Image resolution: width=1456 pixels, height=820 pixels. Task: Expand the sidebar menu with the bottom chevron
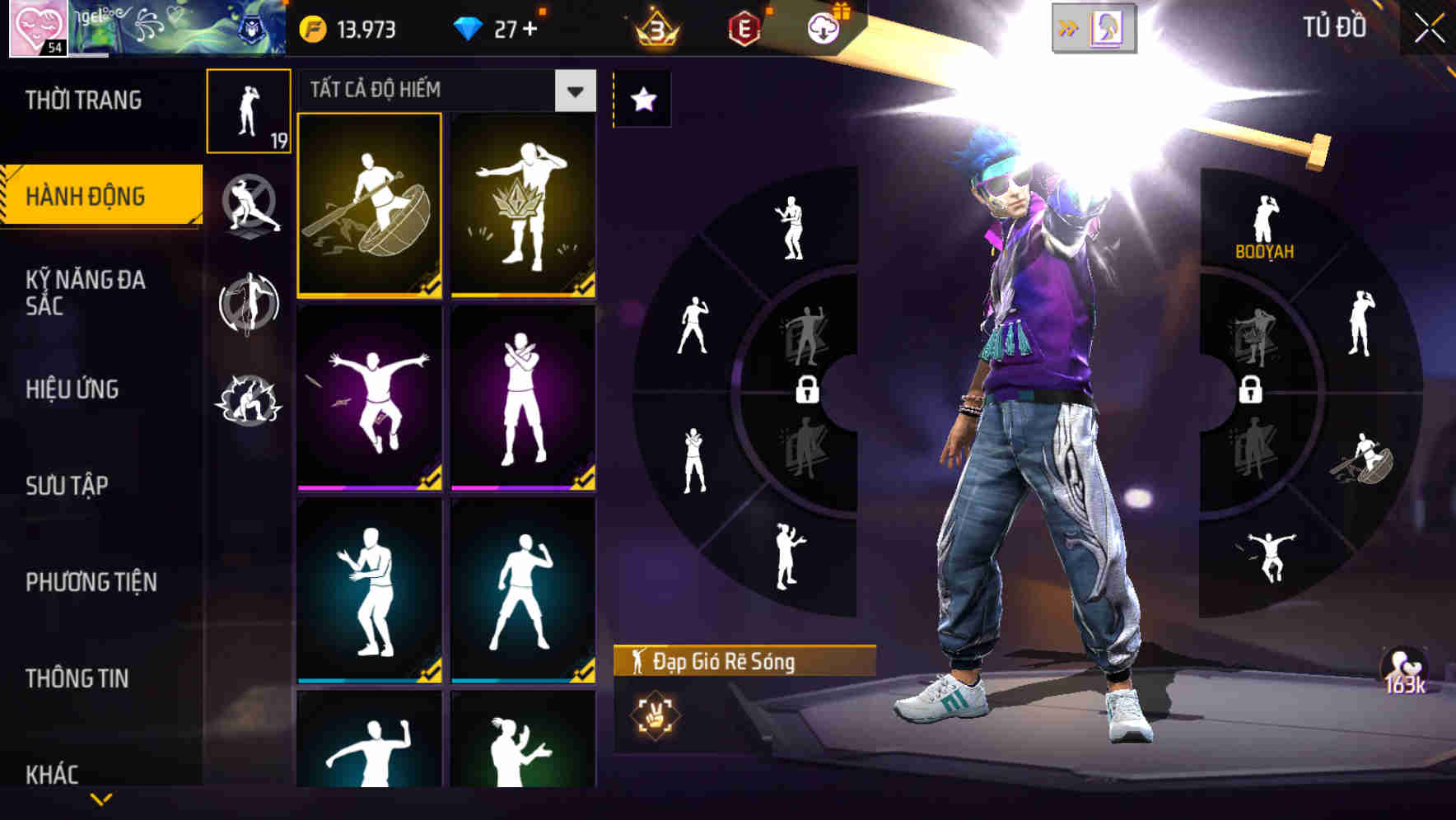101,797
